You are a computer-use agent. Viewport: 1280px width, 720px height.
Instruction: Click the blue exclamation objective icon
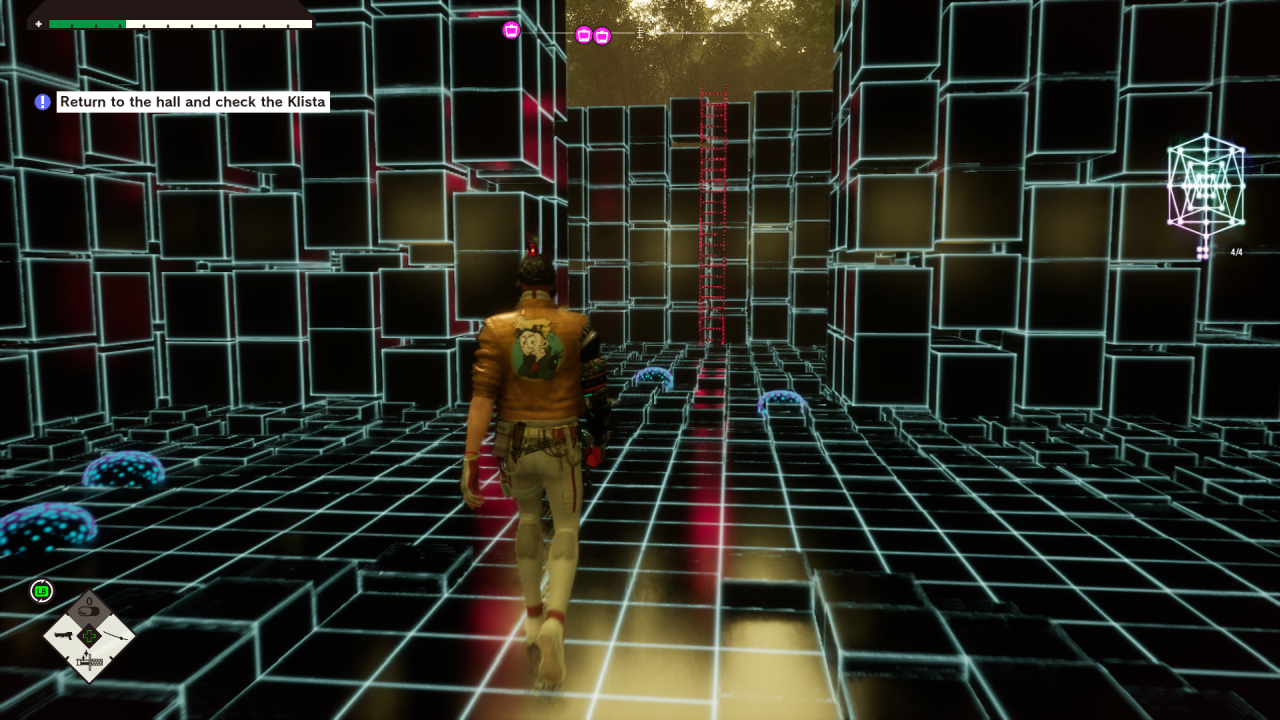pyautogui.click(x=42, y=102)
